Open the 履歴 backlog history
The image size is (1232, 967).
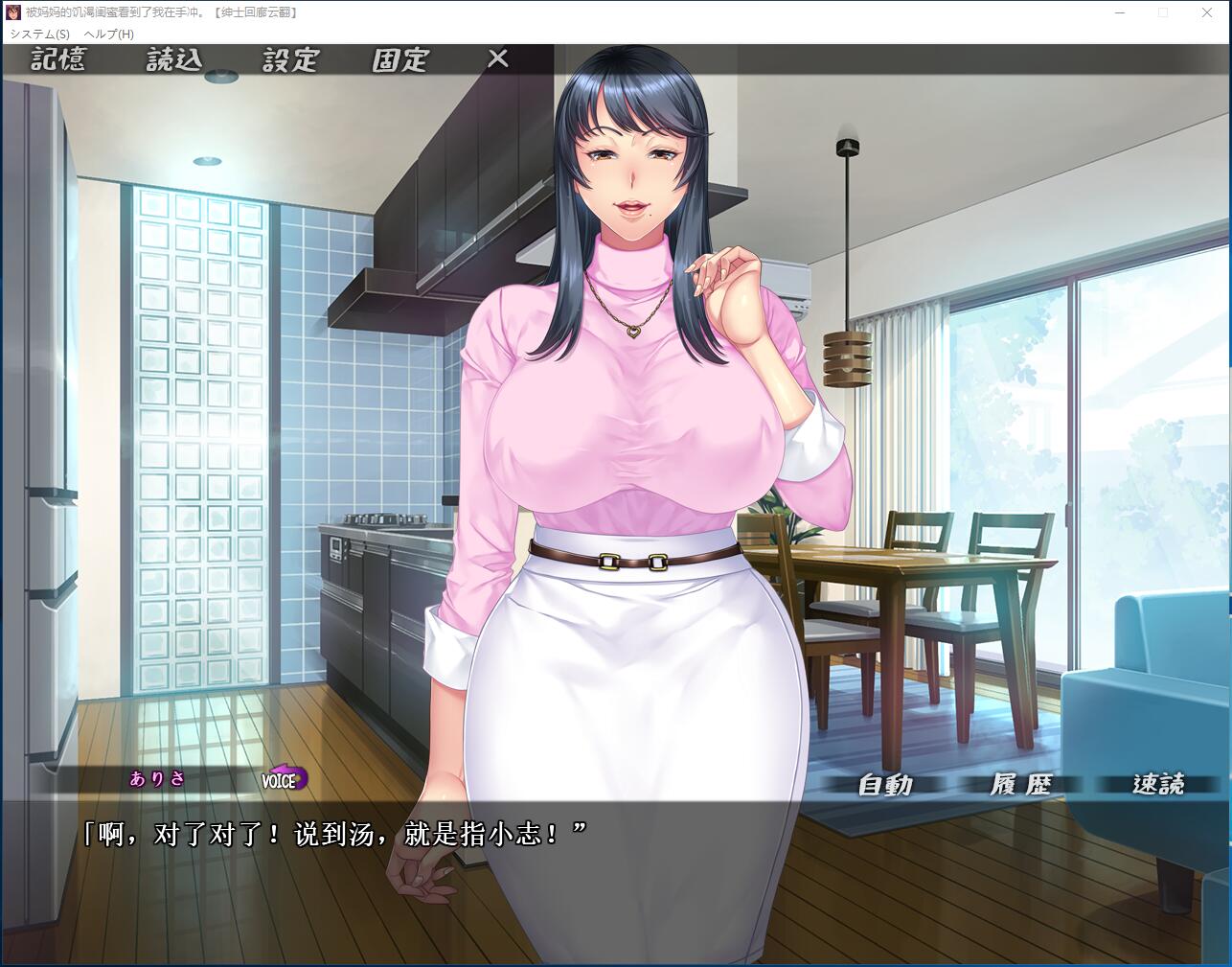pos(1020,785)
